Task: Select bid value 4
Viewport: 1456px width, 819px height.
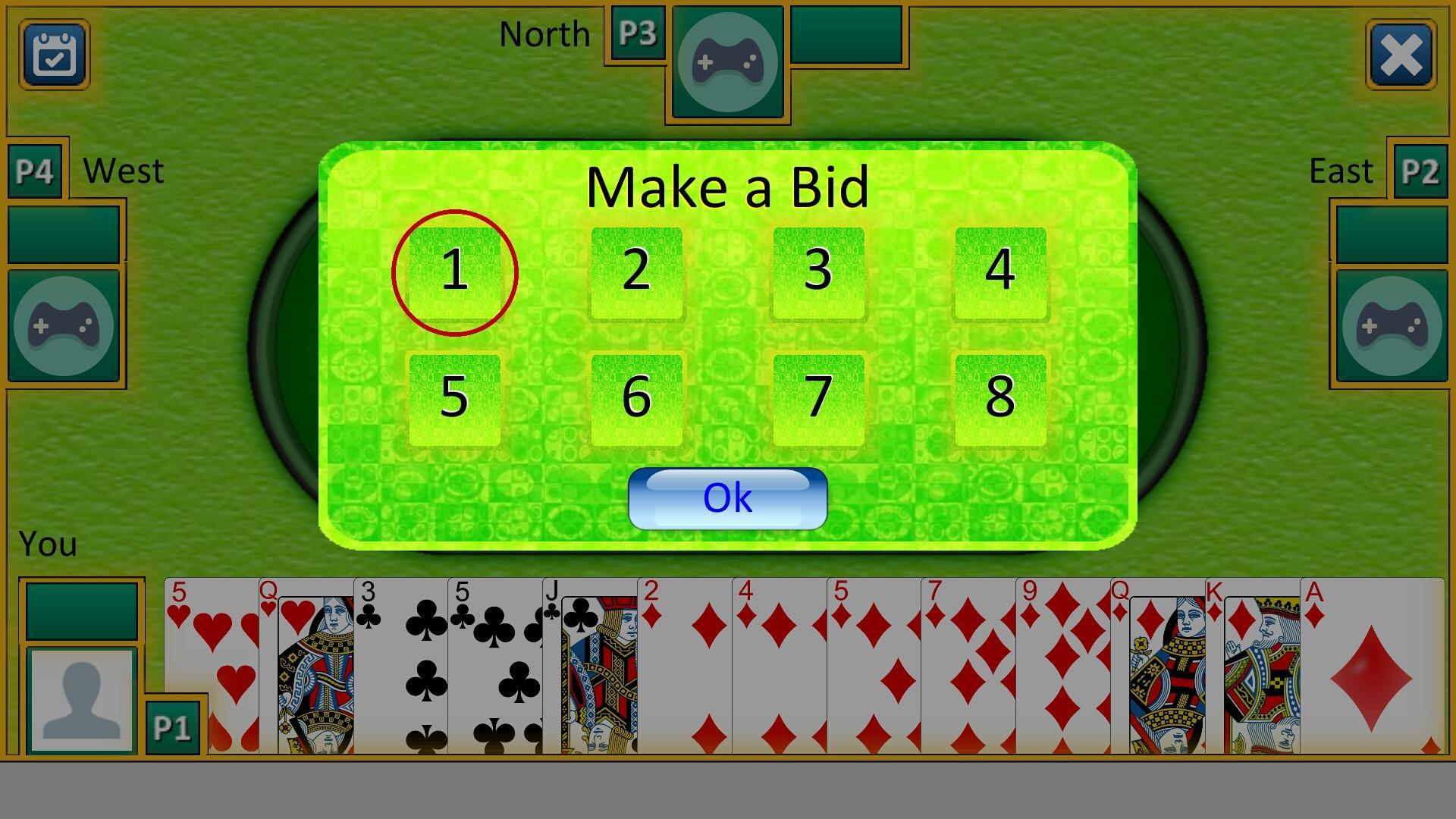Action: [1000, 274]
